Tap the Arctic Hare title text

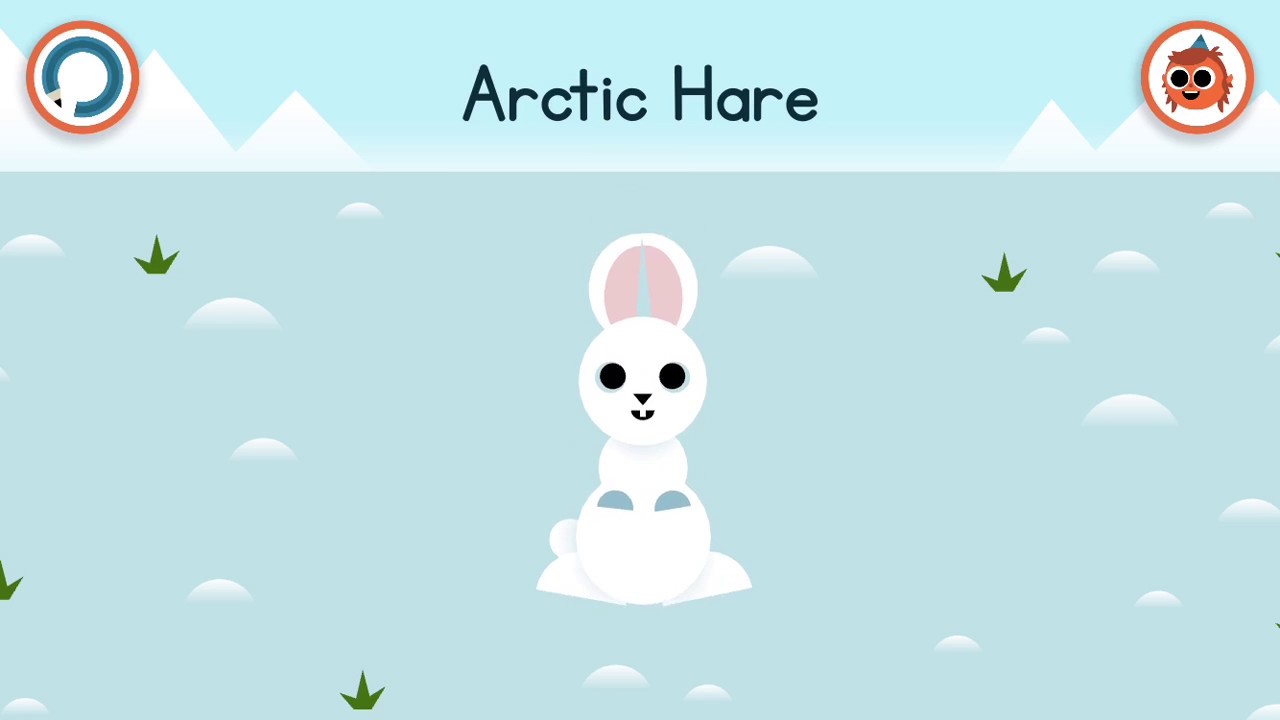coord(640,95)
